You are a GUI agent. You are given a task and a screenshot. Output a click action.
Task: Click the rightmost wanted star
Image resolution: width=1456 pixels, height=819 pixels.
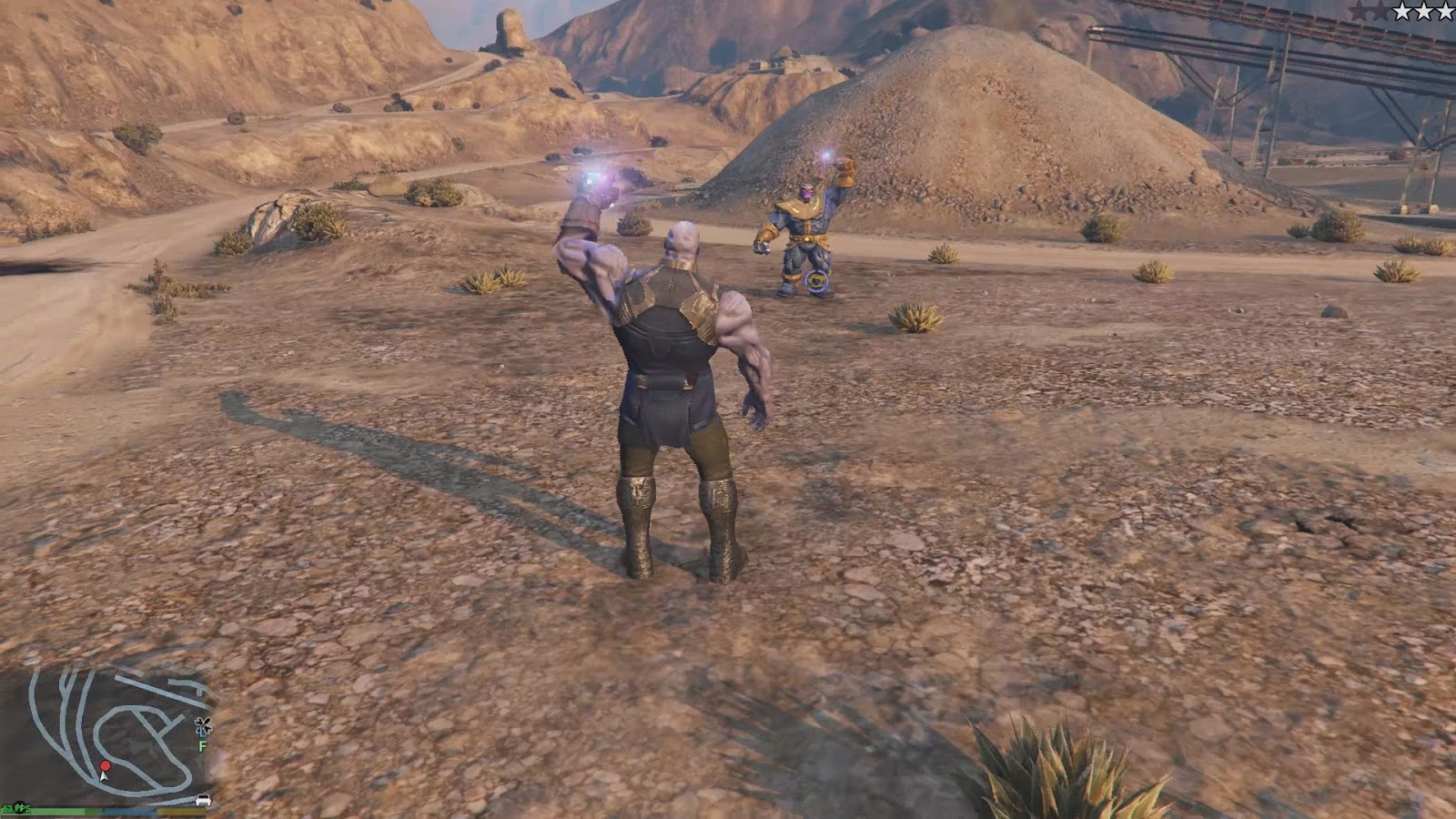click(1445, 12)
